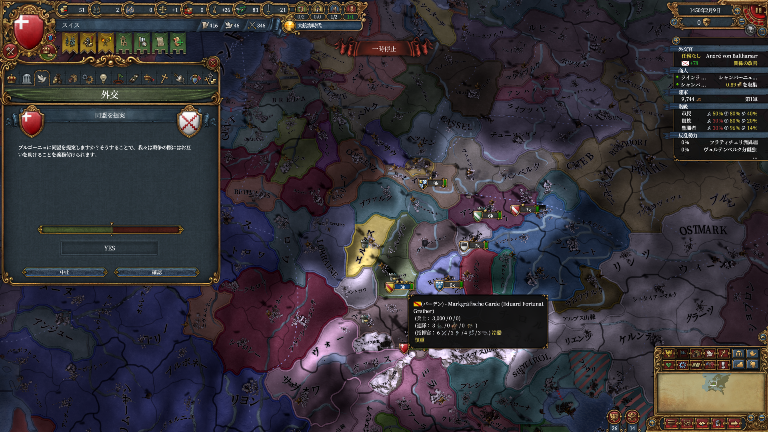This screenshot has width=768, height=432.
Task: Select the crossed-out enemy shield in dialog
Action: [189, 122]
